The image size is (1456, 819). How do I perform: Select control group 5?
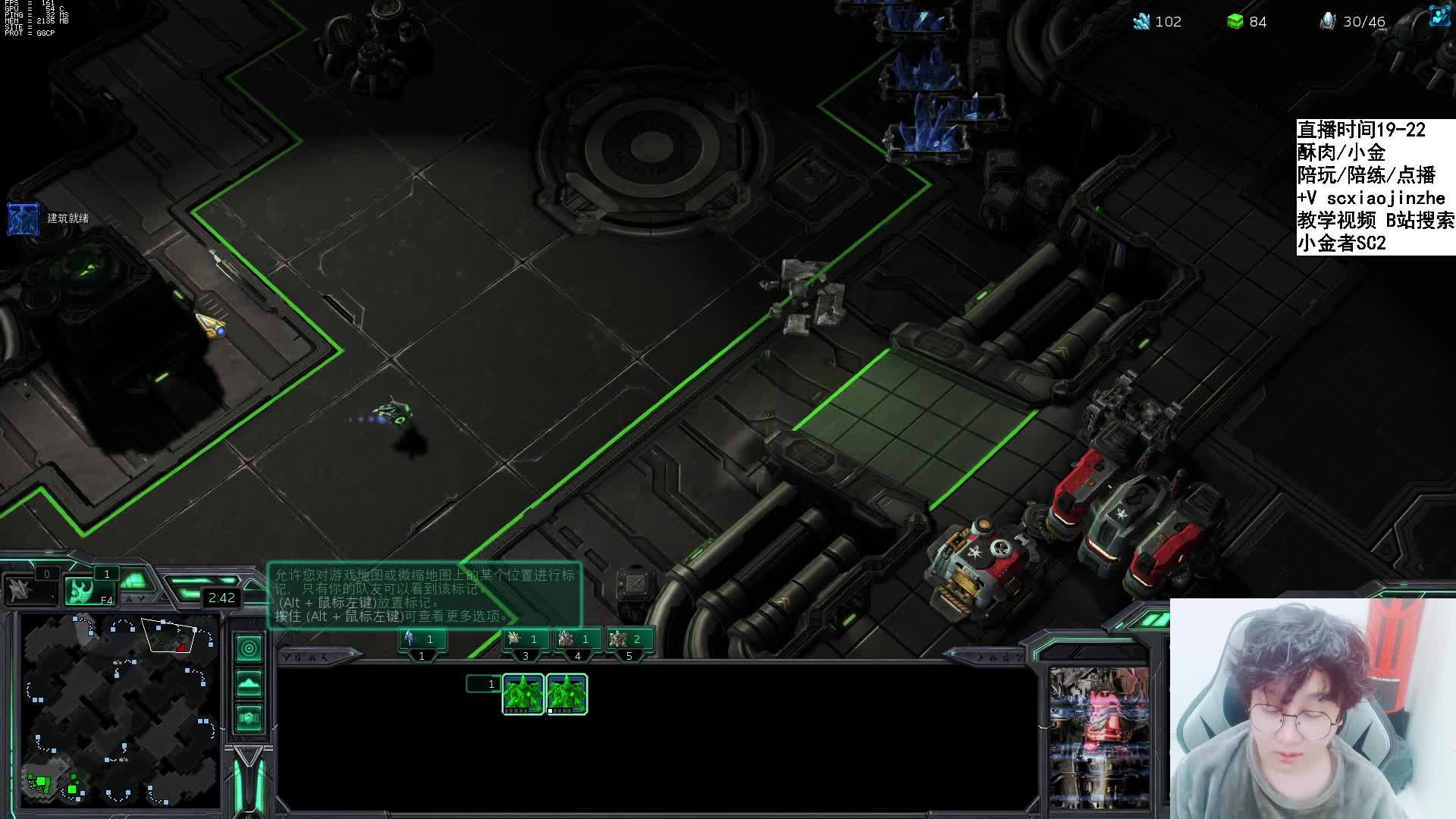click(x=629, y=640)
